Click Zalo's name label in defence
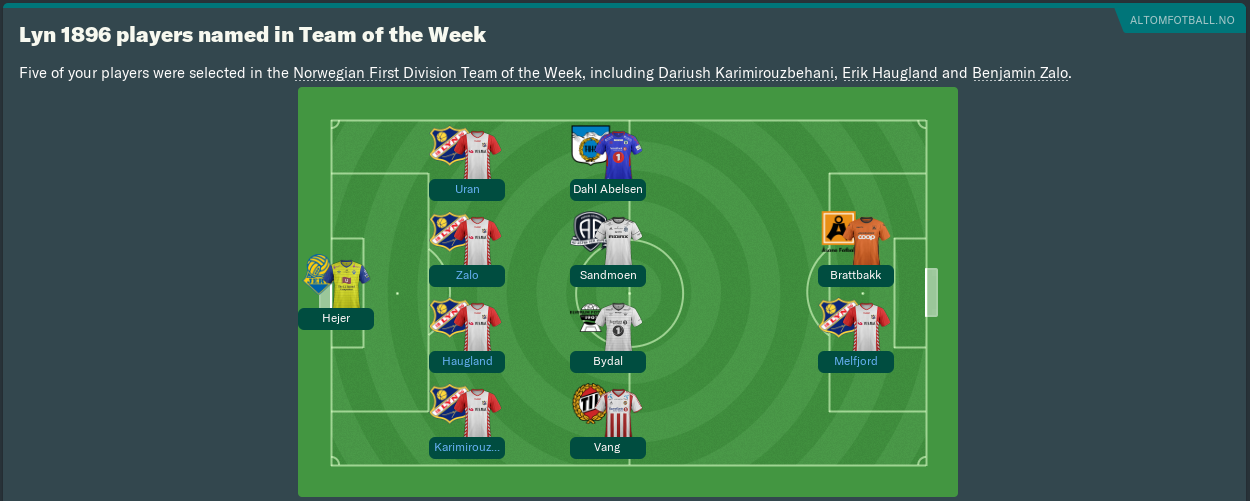This screenshot has width=1250, height=501. (467, 276)
